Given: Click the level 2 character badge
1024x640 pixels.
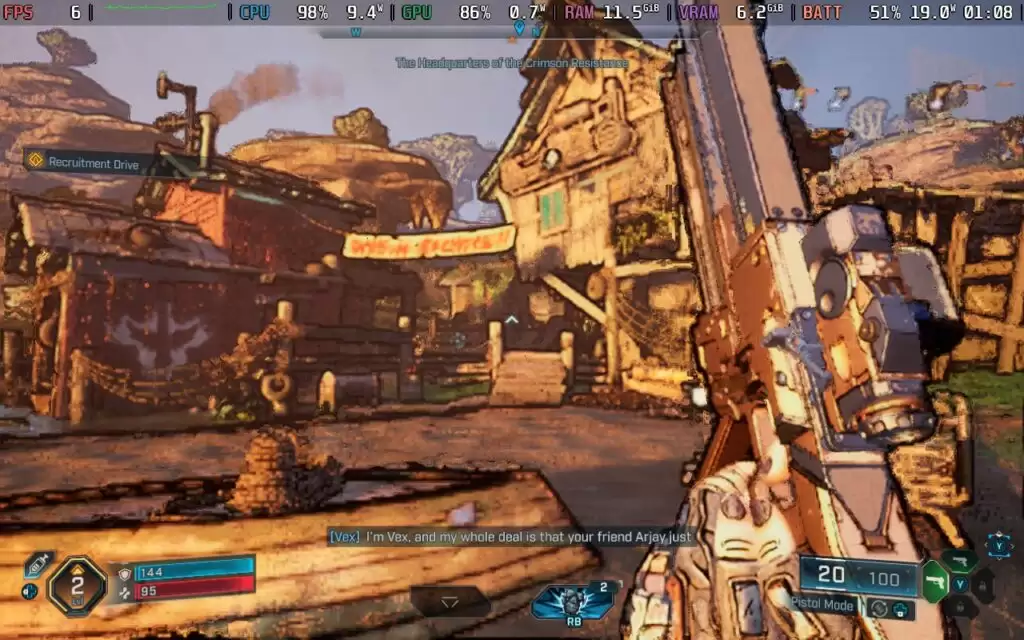Looking at the screenshot, I should 77,585.
